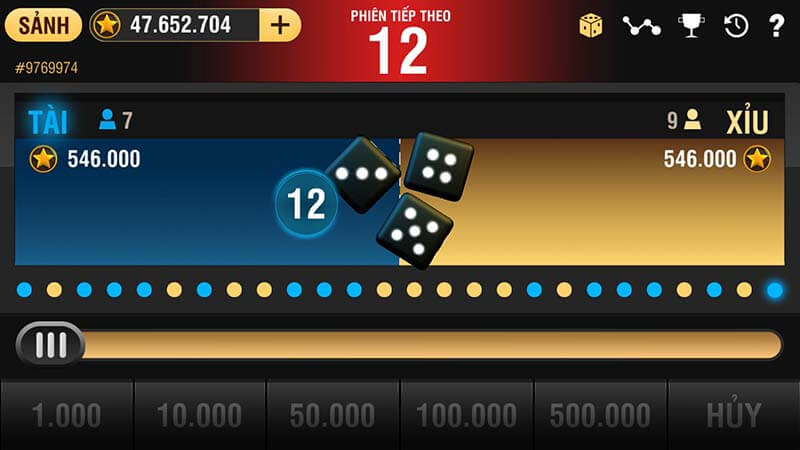Screen dimensions: 800x450
Task: Choose the 50.000 bet chip
Action: (x=333, y=415)
